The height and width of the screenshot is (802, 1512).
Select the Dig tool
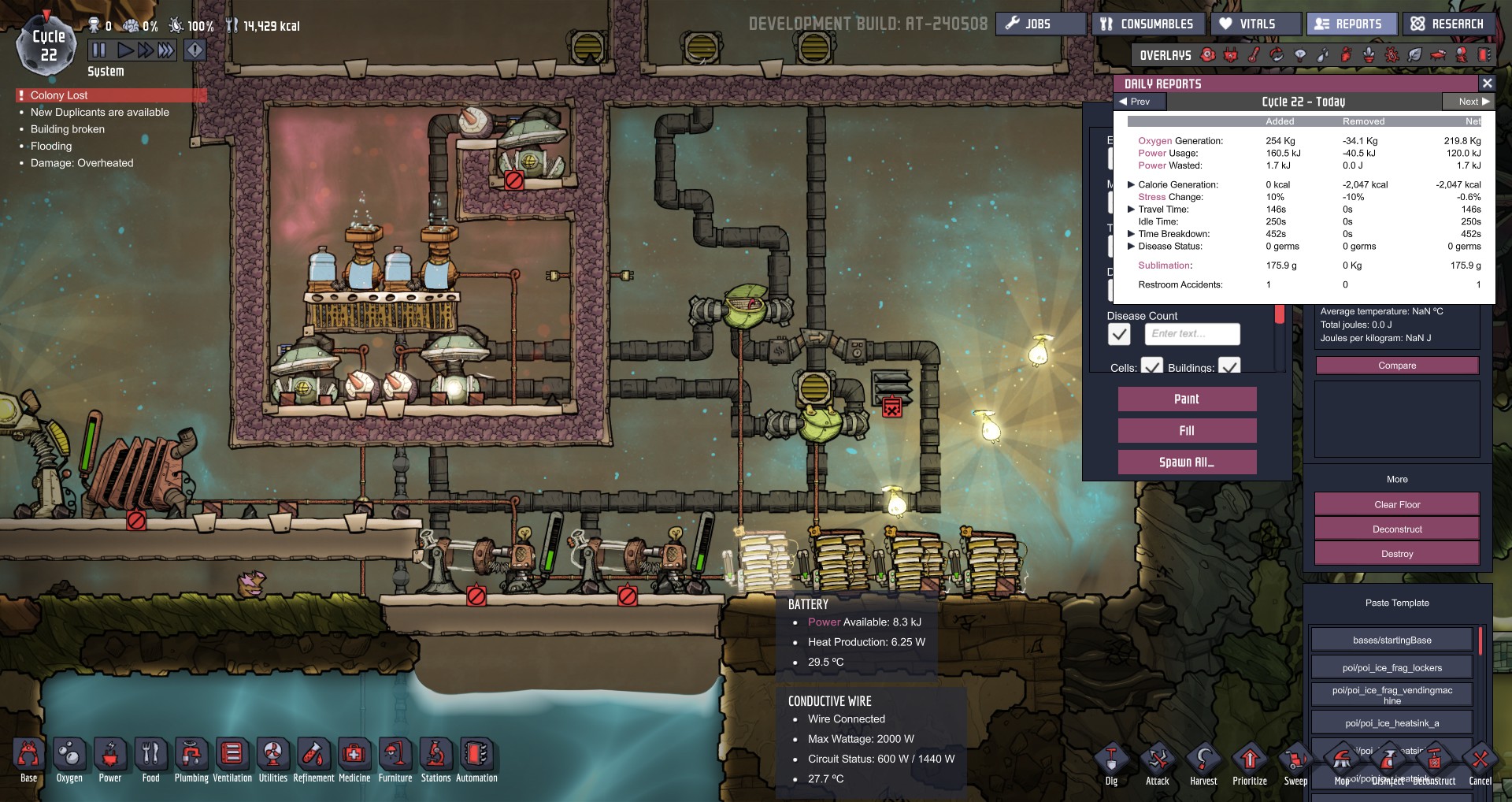(x=1111, y=761)
